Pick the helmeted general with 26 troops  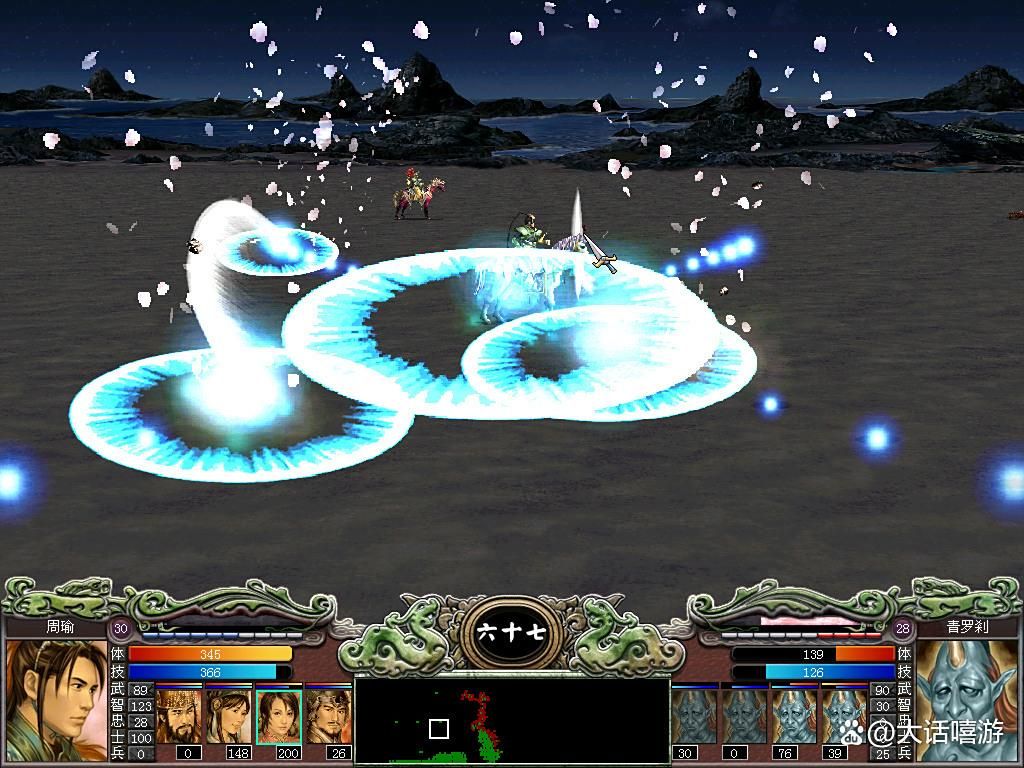[328, 715]
